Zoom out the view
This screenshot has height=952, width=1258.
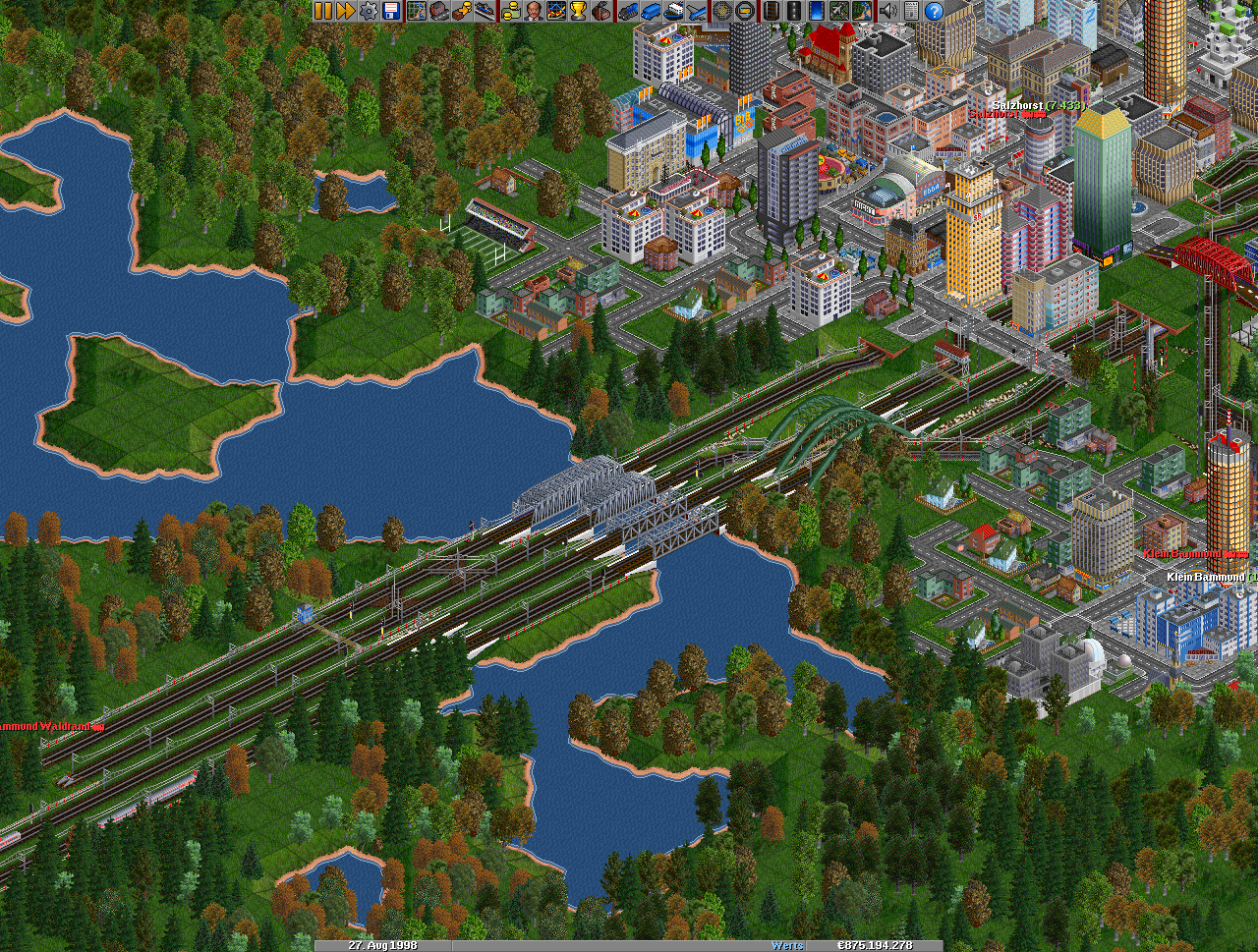[745, 11]
